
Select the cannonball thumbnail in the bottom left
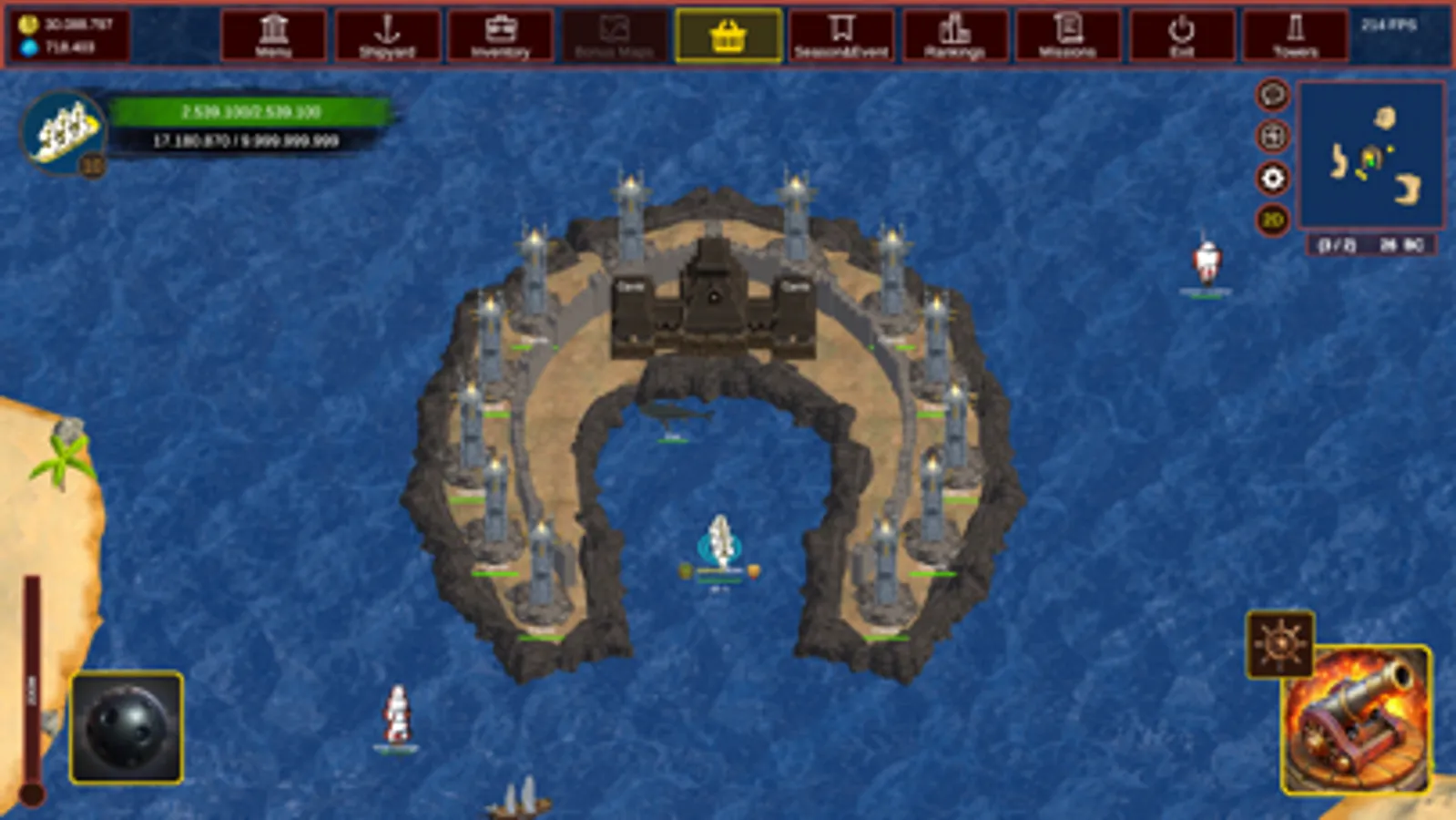tap(125, 723)
